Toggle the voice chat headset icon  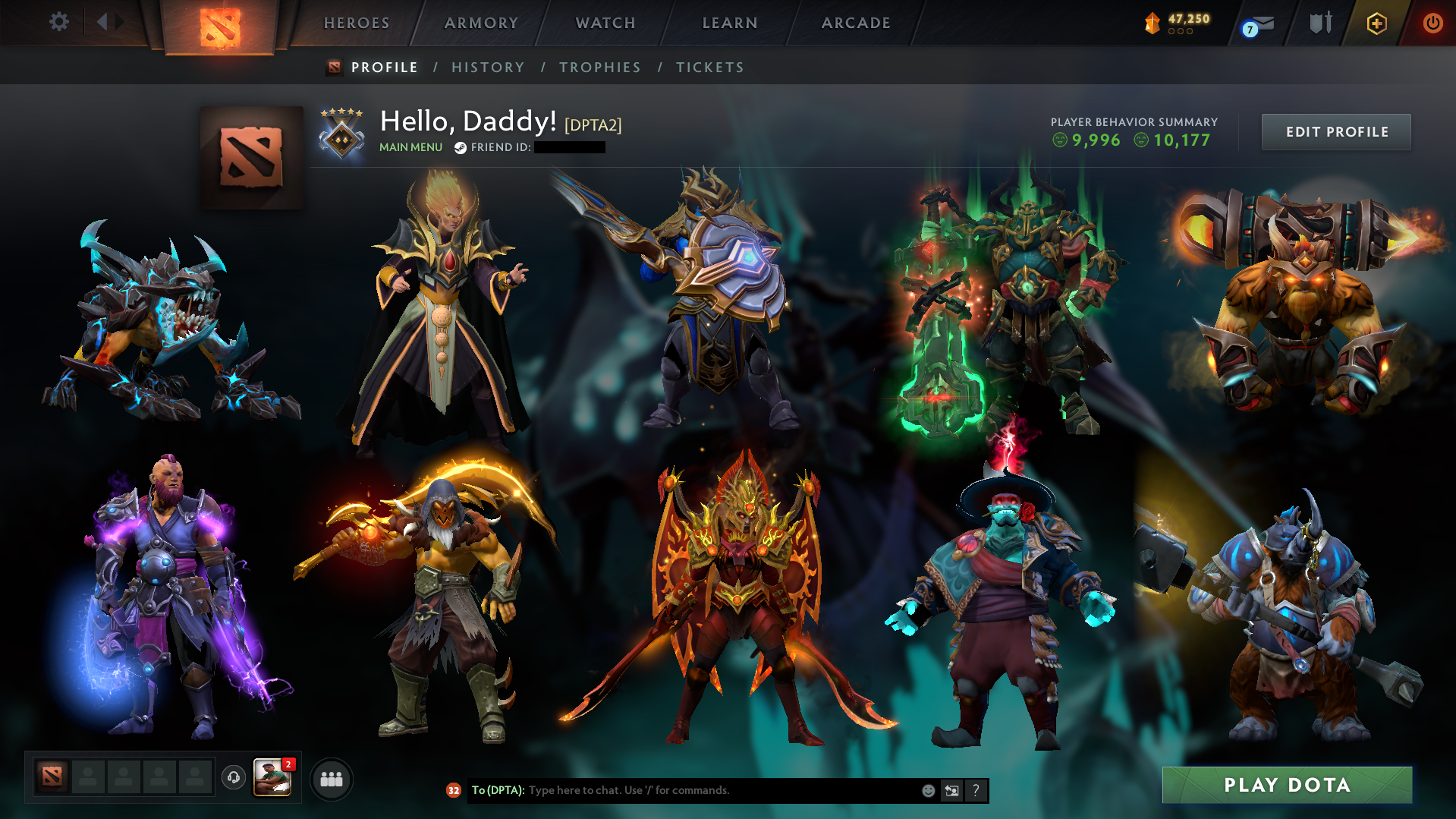(x=233, y=777)
